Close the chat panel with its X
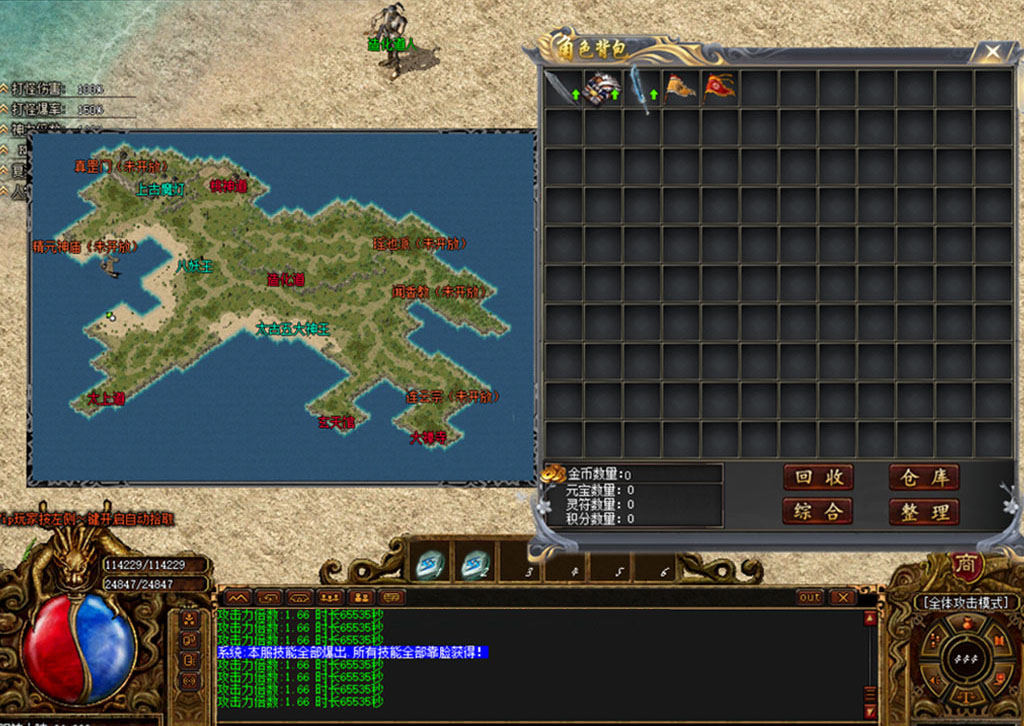Screen dimensions: 1024x726 click(x=843, y=597)
